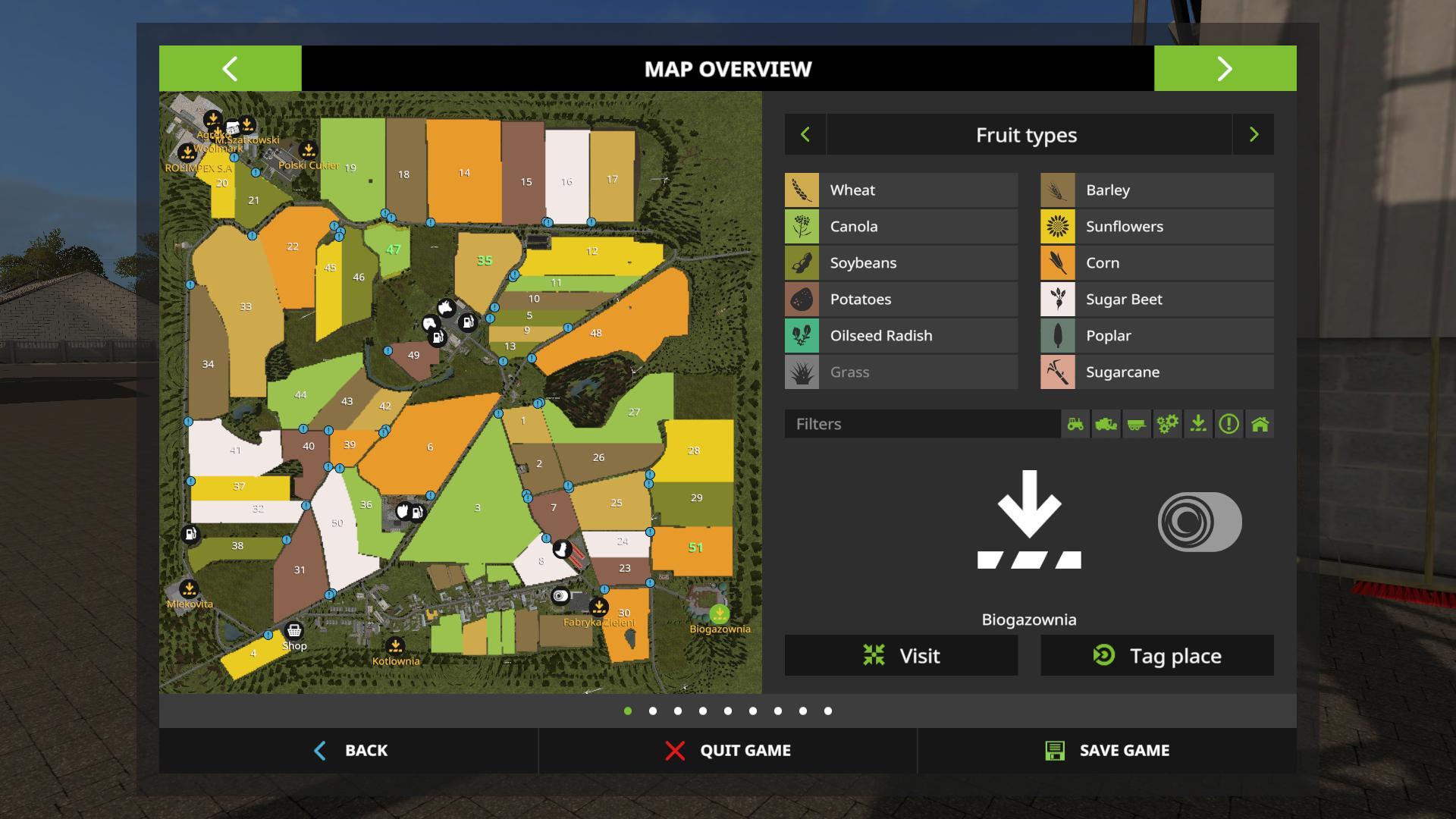This screenshot has width=1456, height=819.
Task: Toggle the tractor vehicles map filter
Action: tap(1075, 424)
